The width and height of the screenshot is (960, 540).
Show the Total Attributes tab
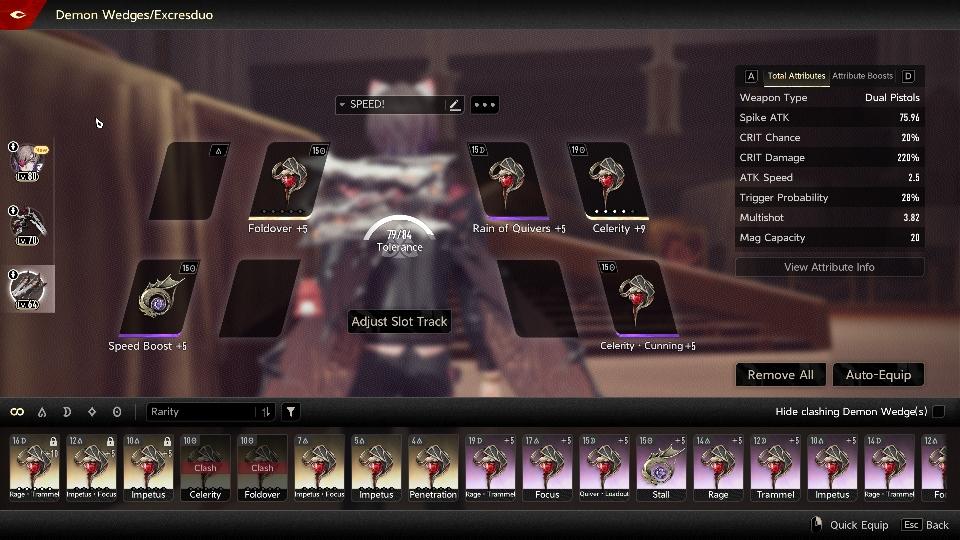tap(796, 76)
